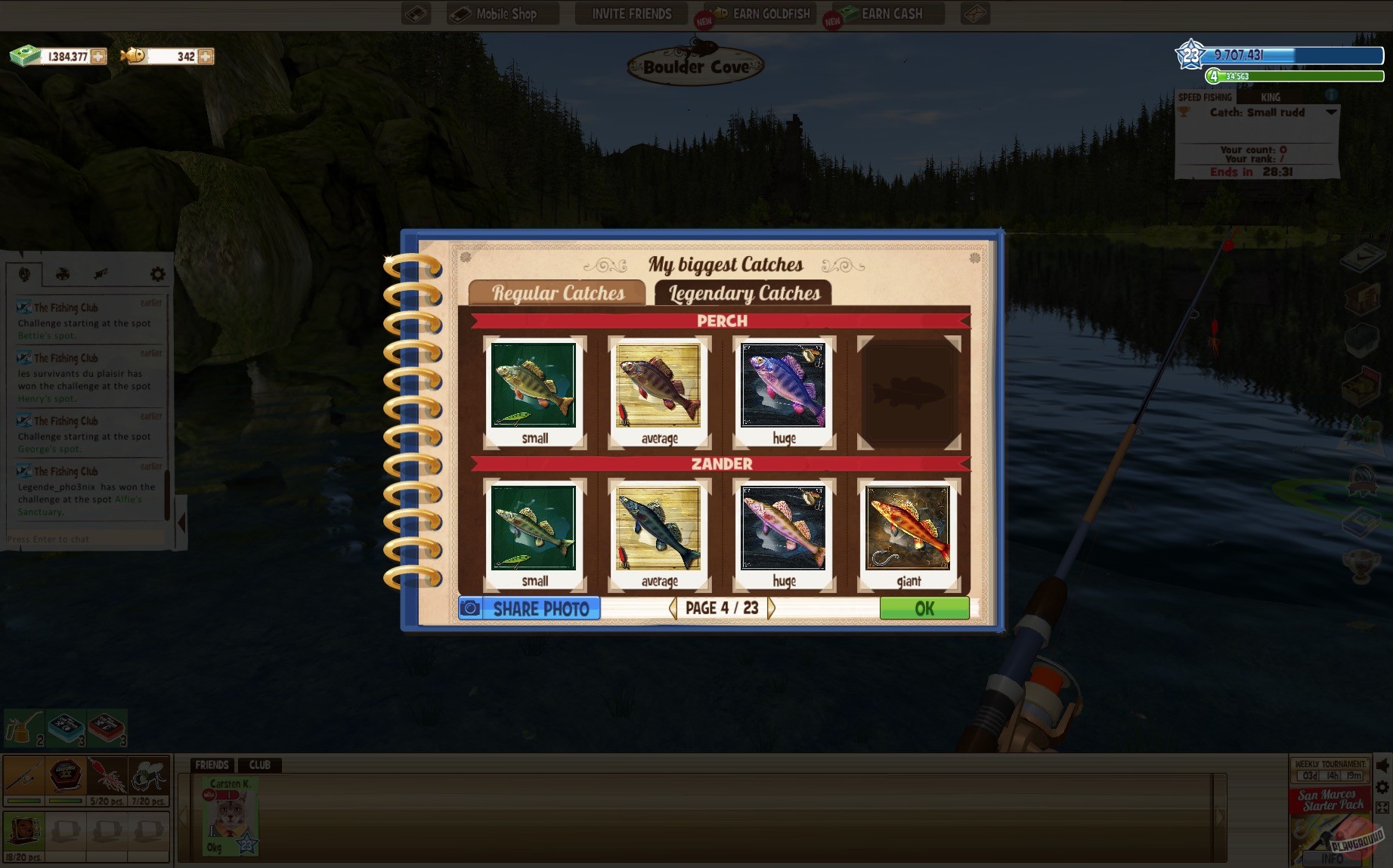Open the chat settings gear in the chat panel
Screen dimensions: 1393x868
[x=156, y=273]
